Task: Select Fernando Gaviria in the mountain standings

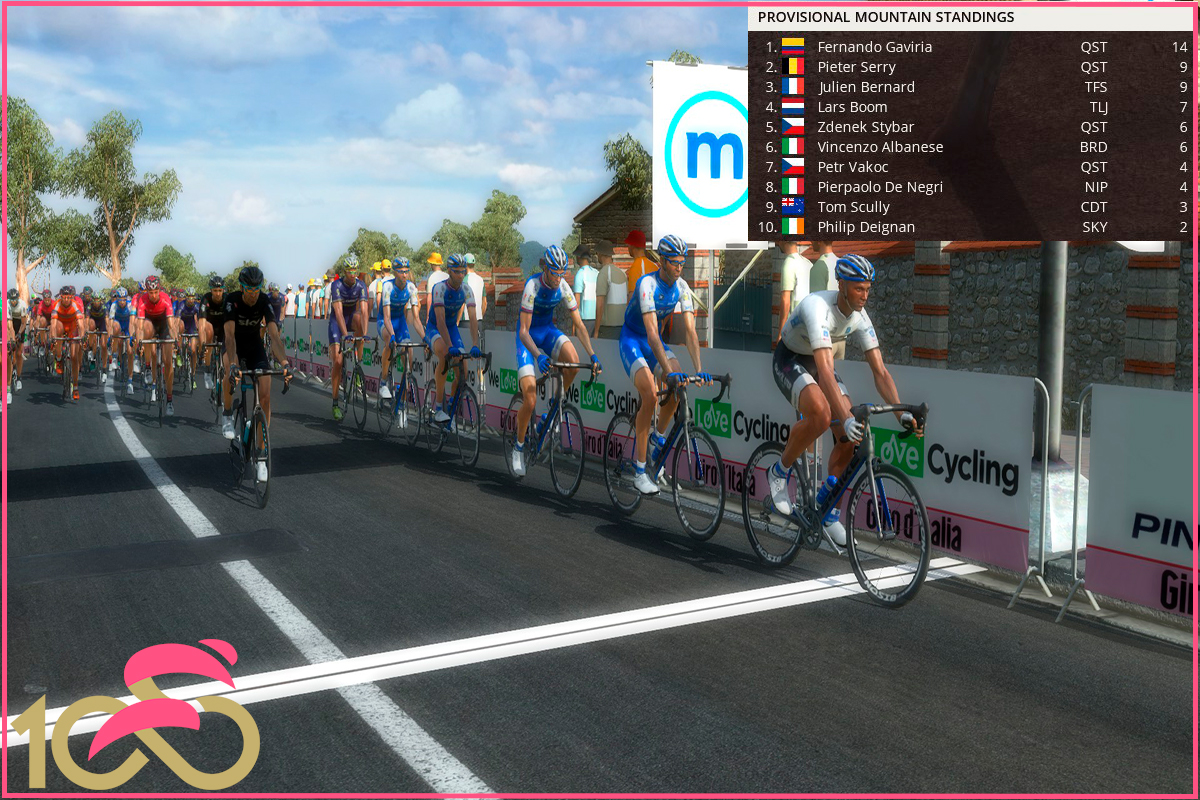Action: (874, 47)
